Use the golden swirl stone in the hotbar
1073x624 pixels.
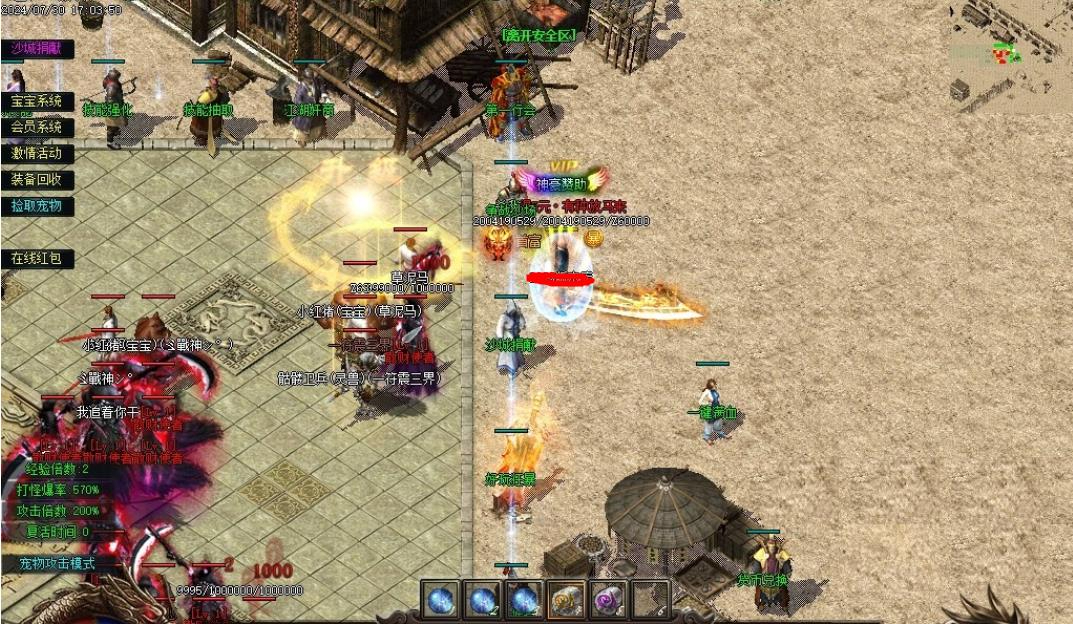click(x=567, y=600)
